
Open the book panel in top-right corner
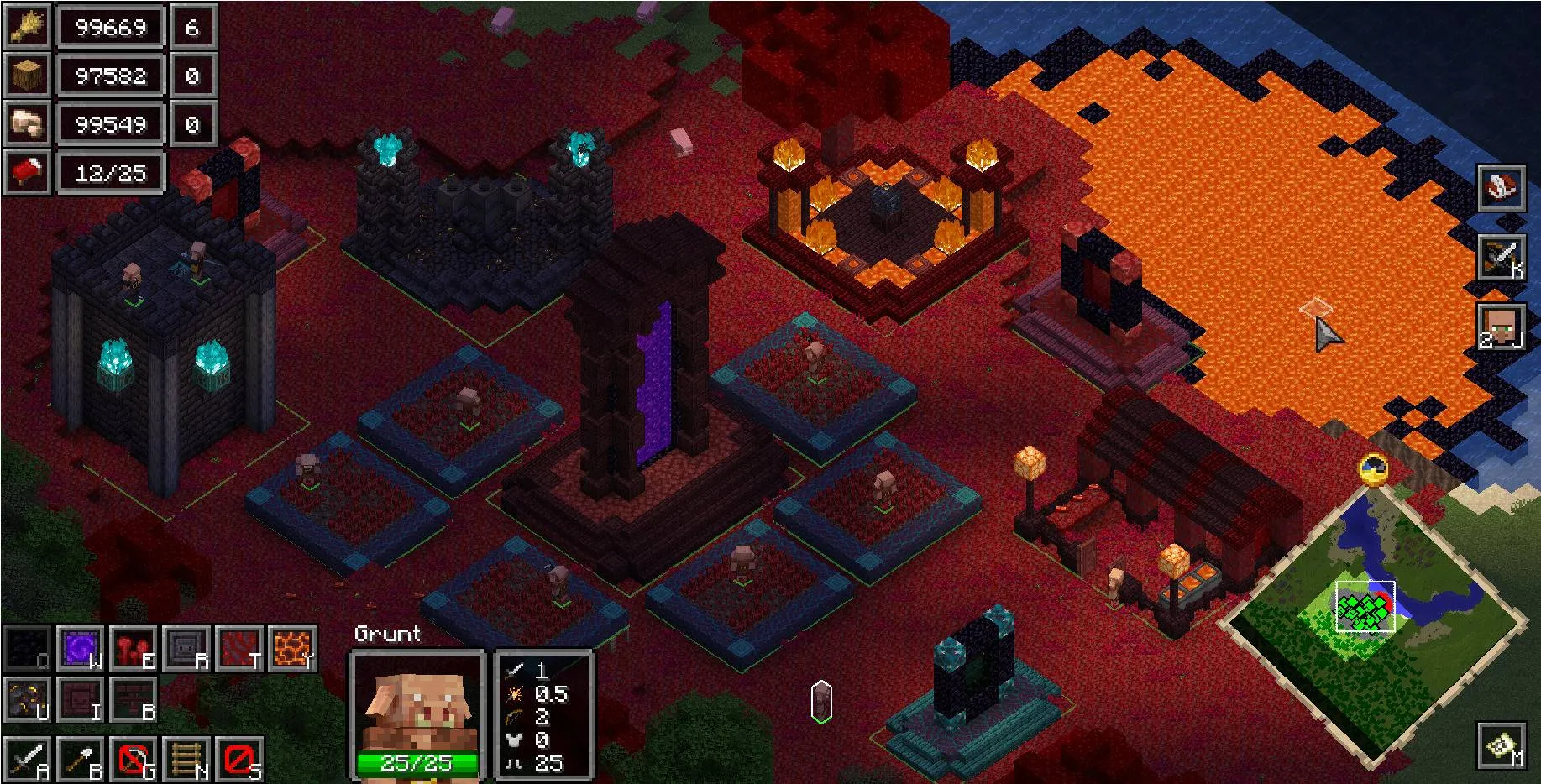coord(1502,190)
